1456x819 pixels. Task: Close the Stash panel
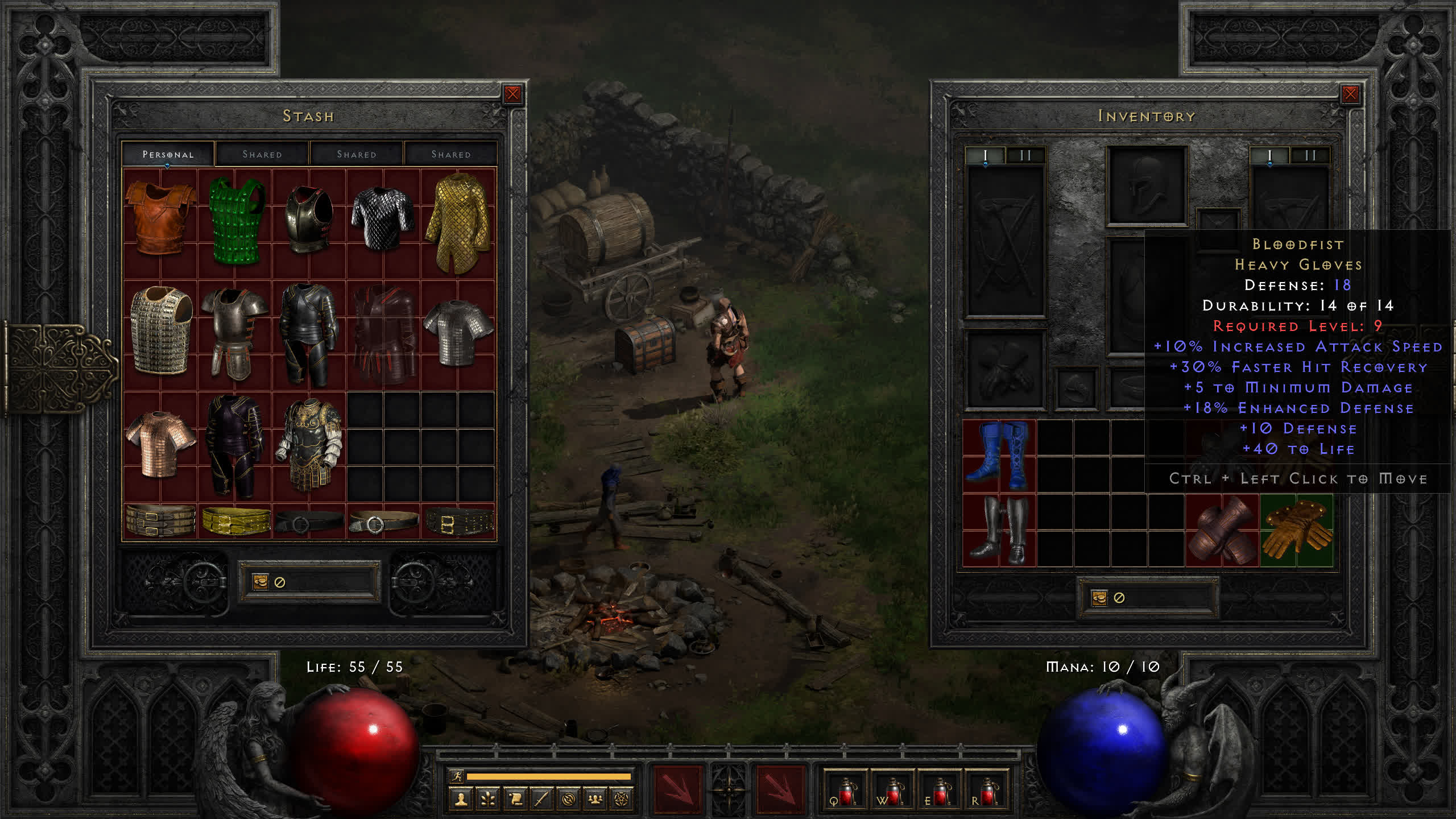point(512,94)
